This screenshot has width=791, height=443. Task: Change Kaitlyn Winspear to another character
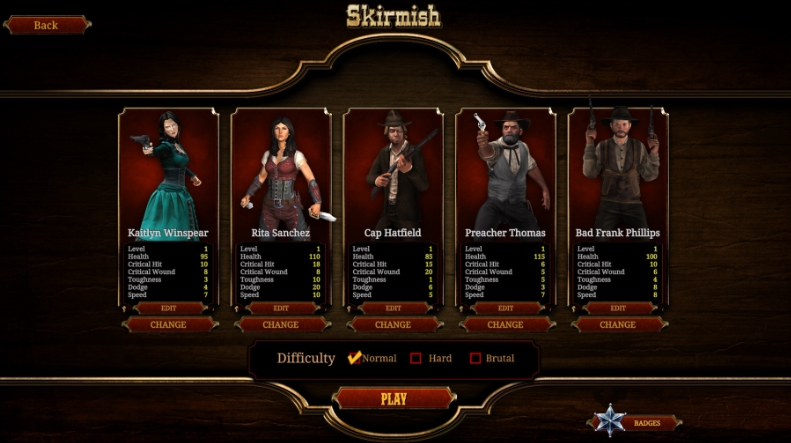168,324
